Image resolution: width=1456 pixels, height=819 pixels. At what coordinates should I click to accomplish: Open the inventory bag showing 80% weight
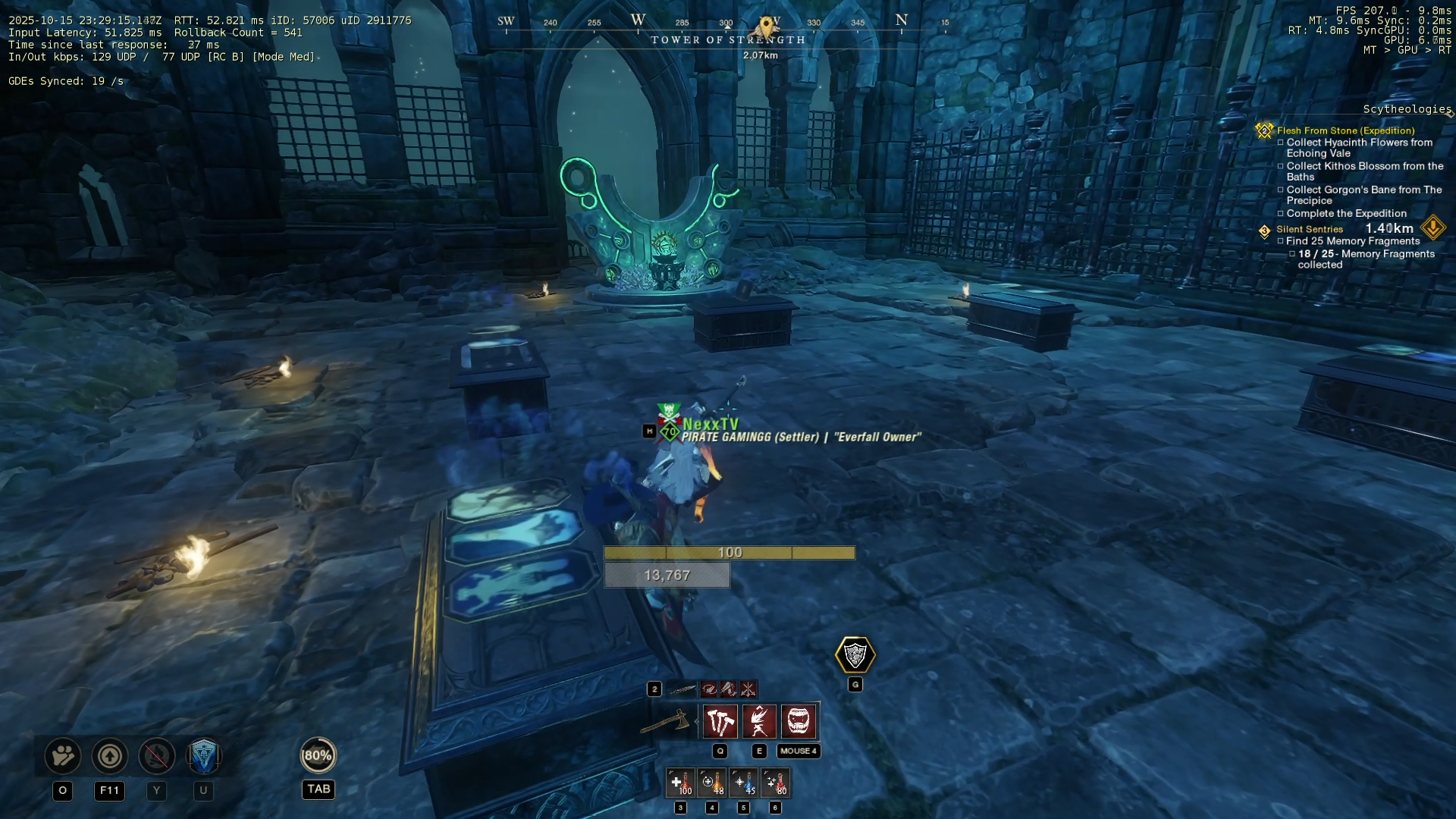pos(318,755)
